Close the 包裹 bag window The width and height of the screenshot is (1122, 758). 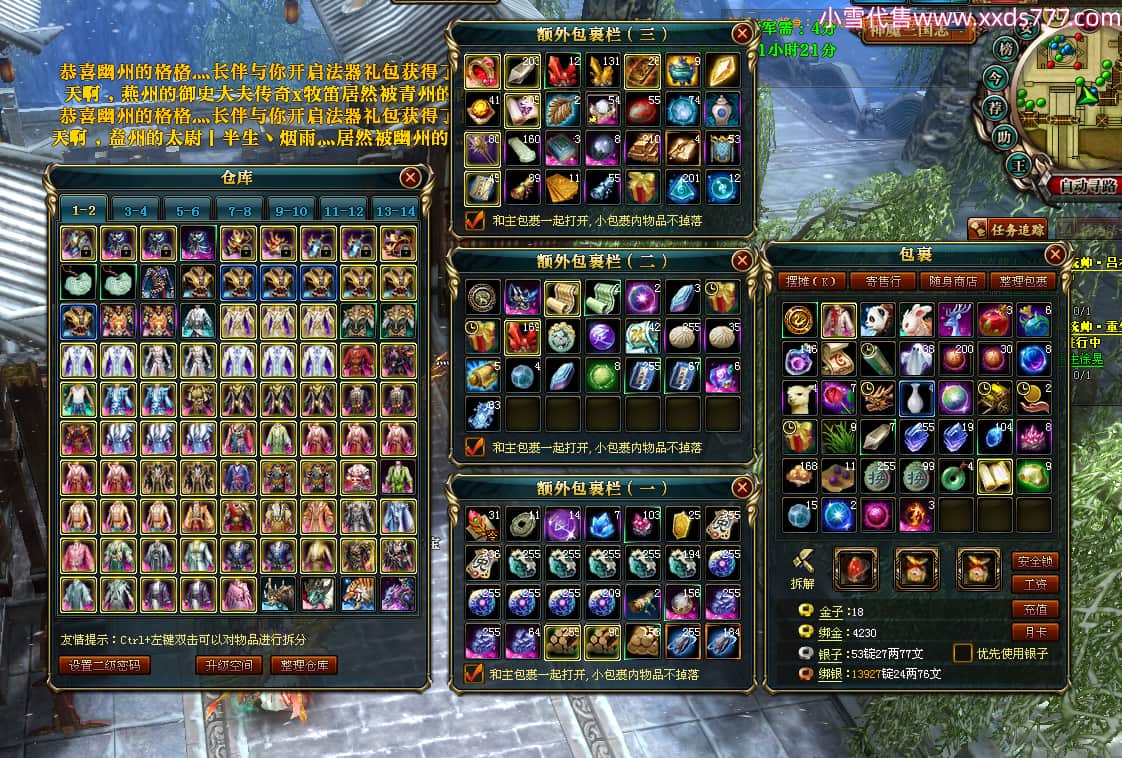pos(1055,254)
